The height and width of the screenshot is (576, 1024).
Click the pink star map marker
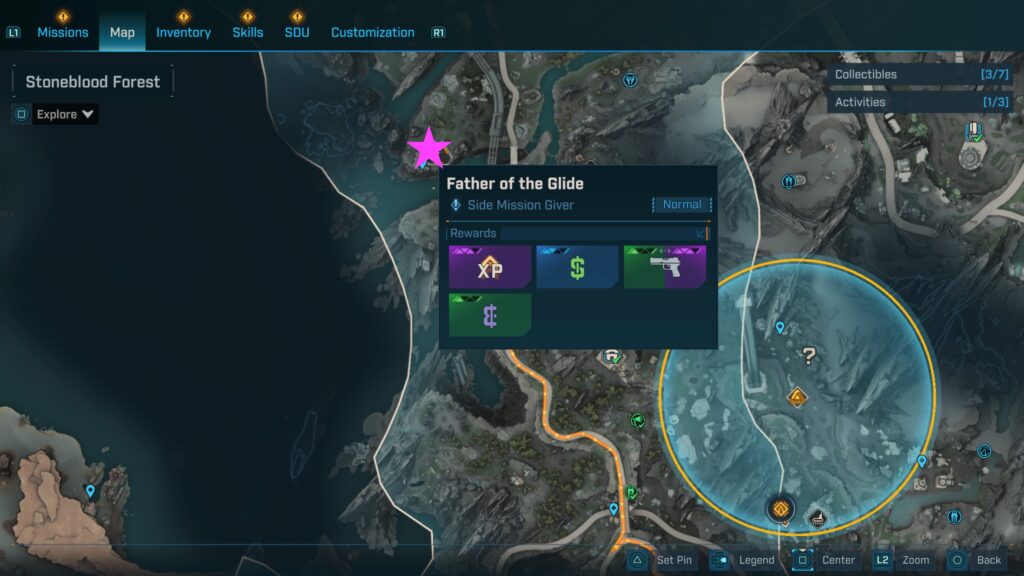pos(430,148)
